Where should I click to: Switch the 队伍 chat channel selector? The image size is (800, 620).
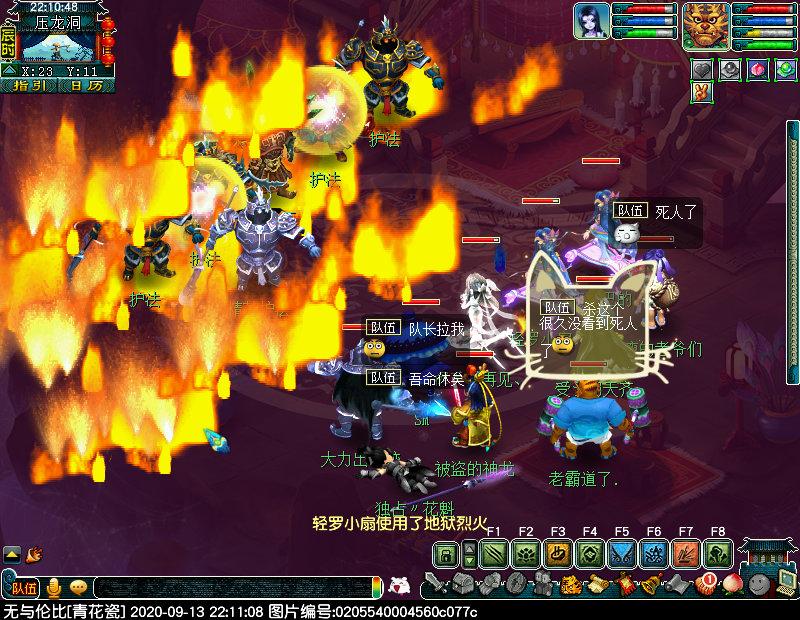click(x=22, y=587)
